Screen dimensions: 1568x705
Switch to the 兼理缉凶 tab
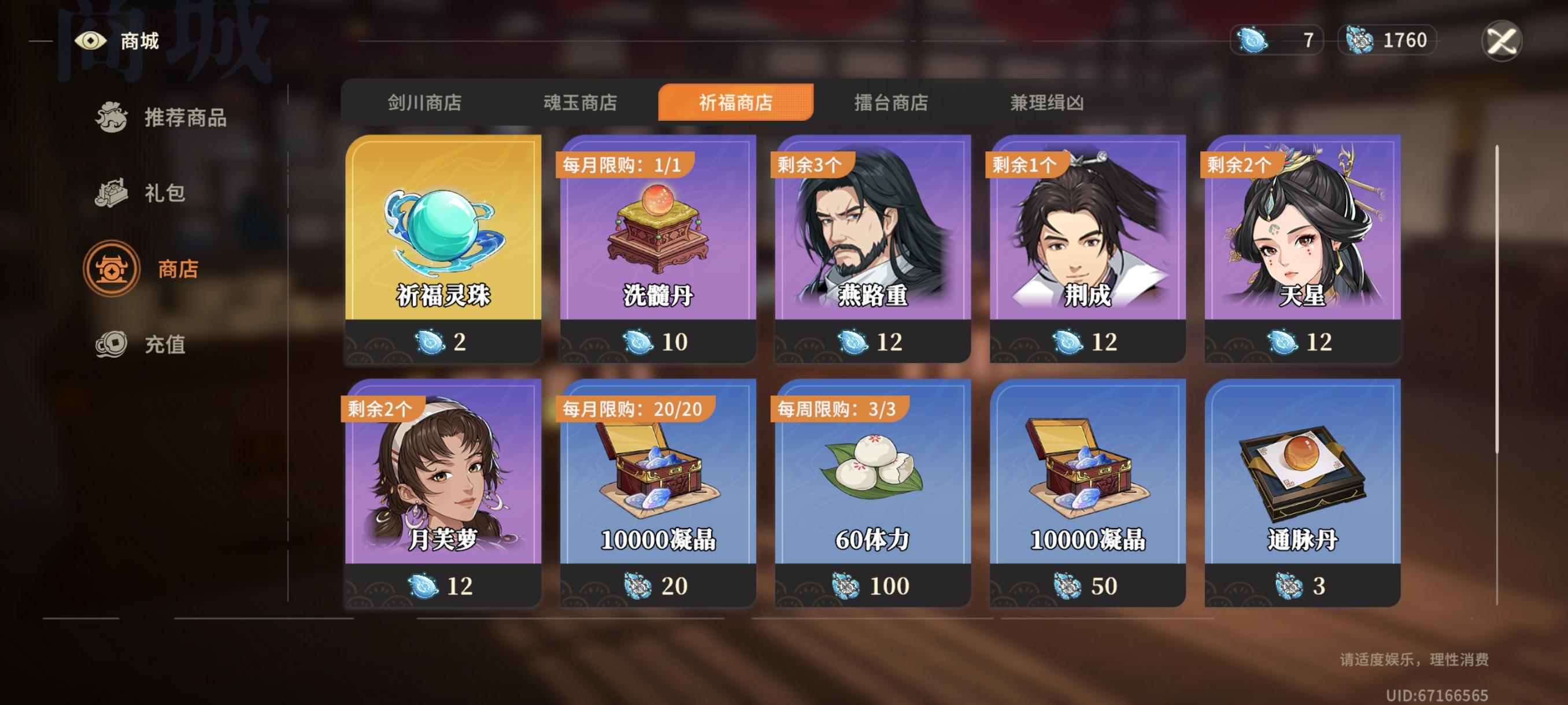[x=1049, y=103]
